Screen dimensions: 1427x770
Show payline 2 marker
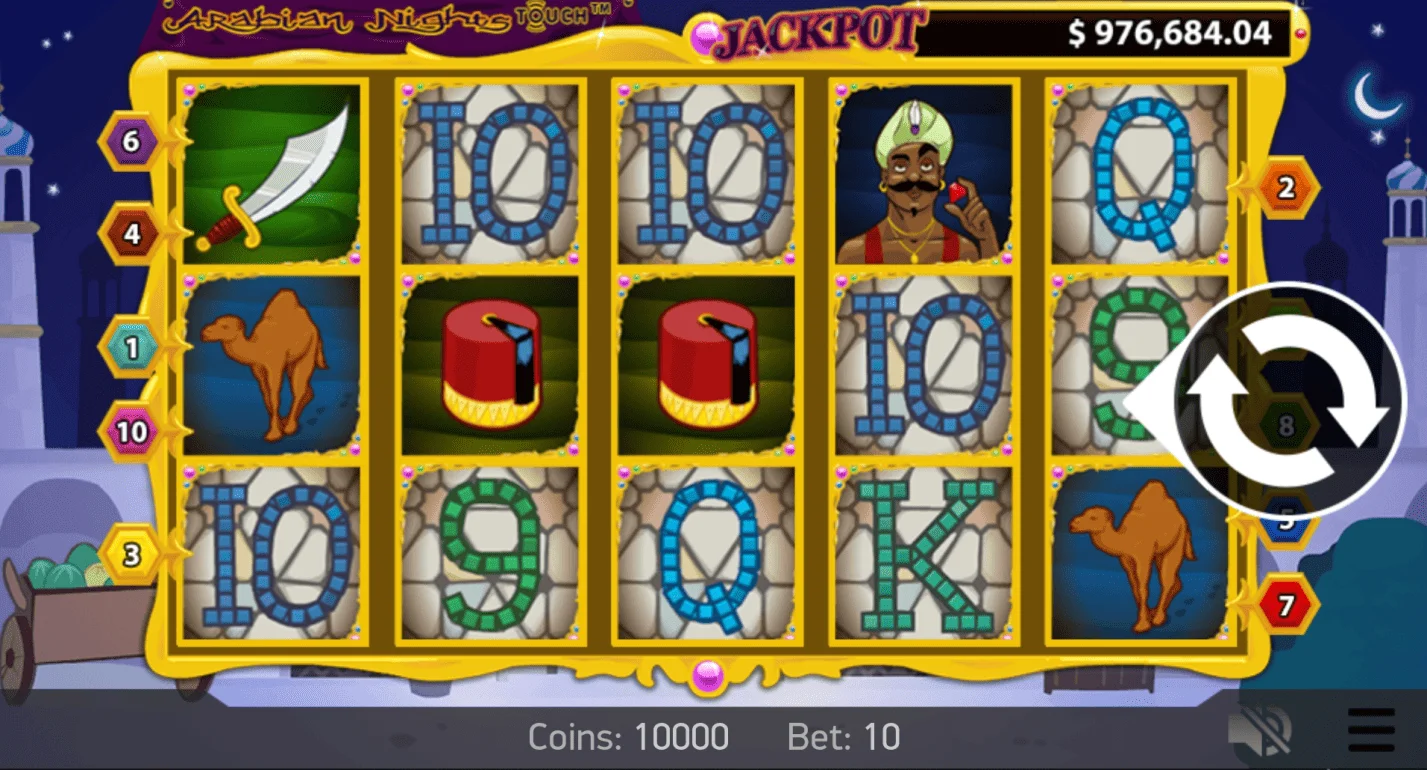click(x=1286, y=187)
